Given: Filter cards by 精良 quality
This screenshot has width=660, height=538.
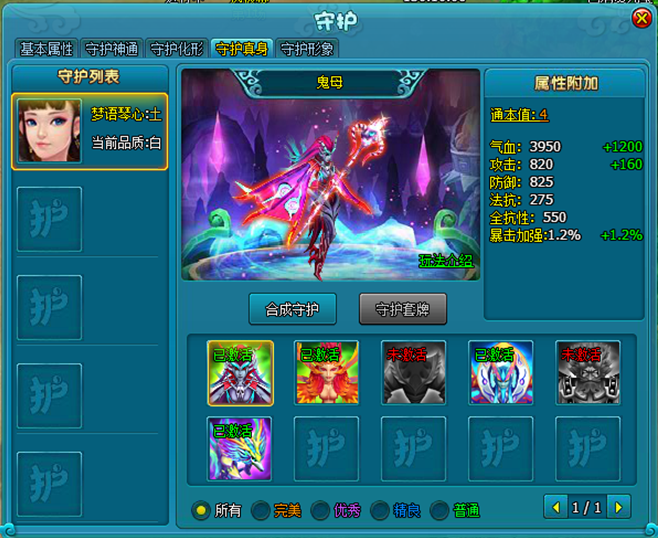Looking at the screenshot, I should tap(380, 510).
